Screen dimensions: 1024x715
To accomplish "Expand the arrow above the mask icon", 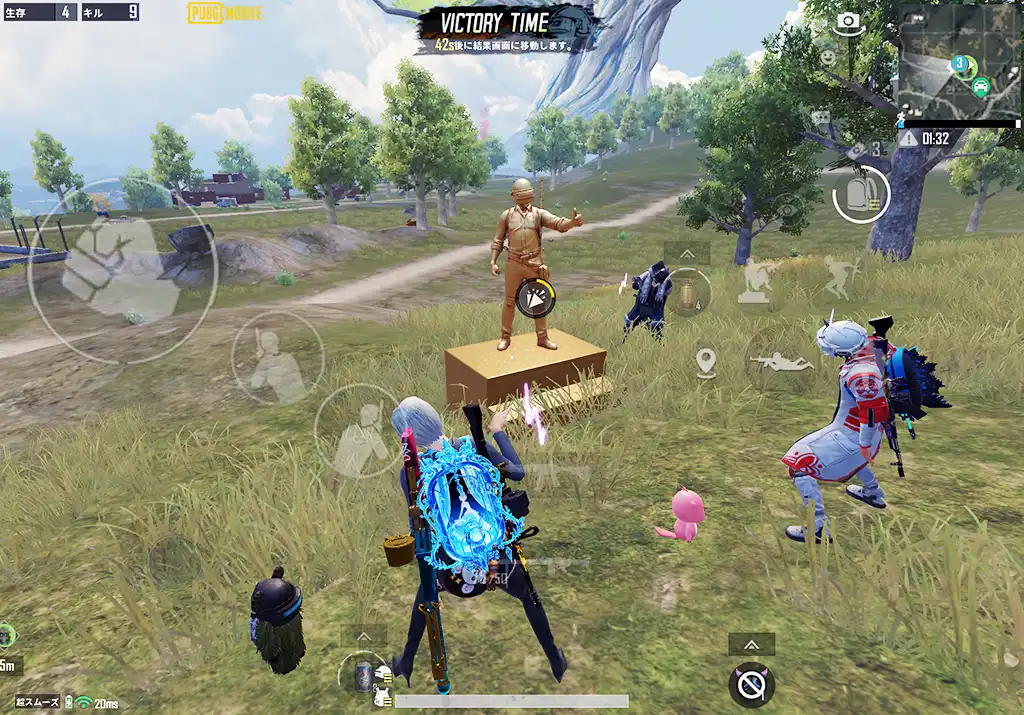I will tap(751, 645).
